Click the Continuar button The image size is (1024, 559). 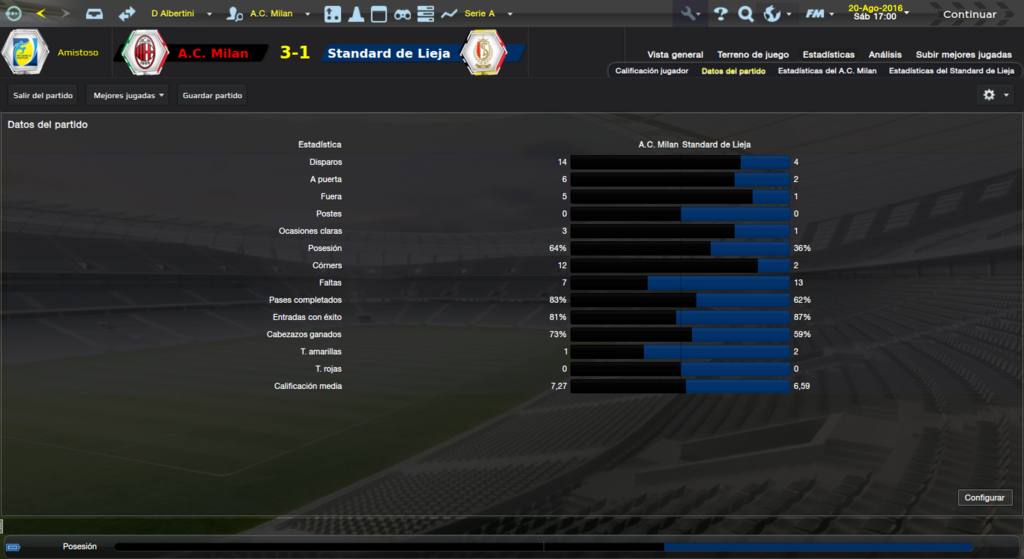pyautogui.click(x=969, y=14)
